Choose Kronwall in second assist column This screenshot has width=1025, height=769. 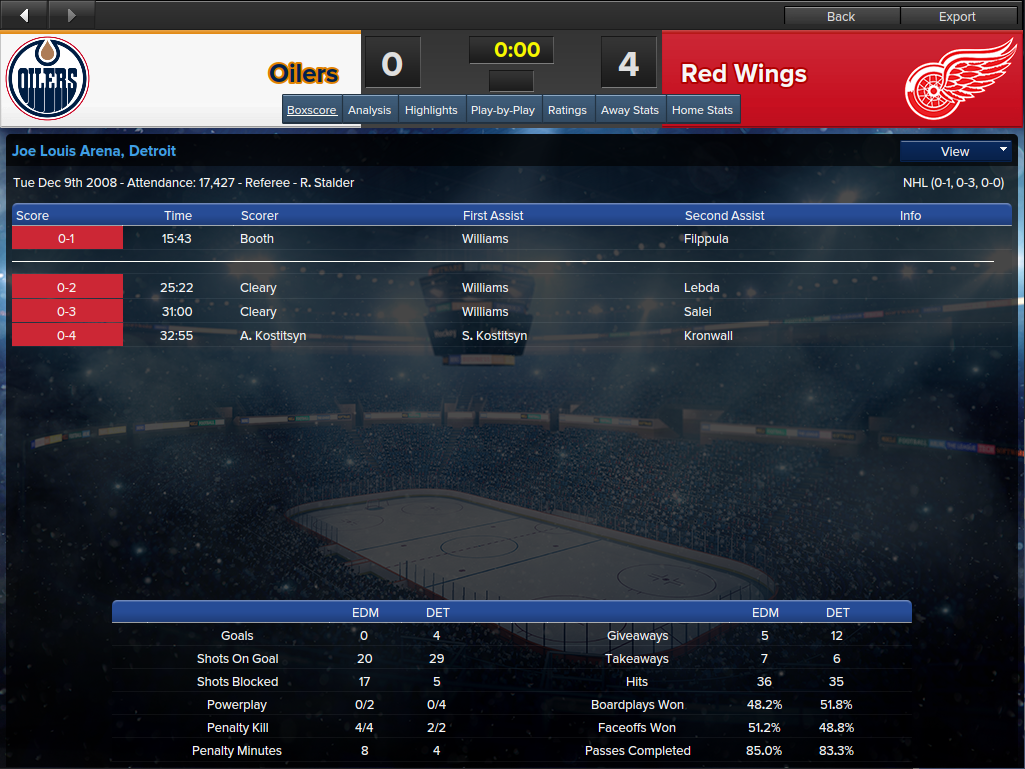pyautogui.click(x=708, y=336)
